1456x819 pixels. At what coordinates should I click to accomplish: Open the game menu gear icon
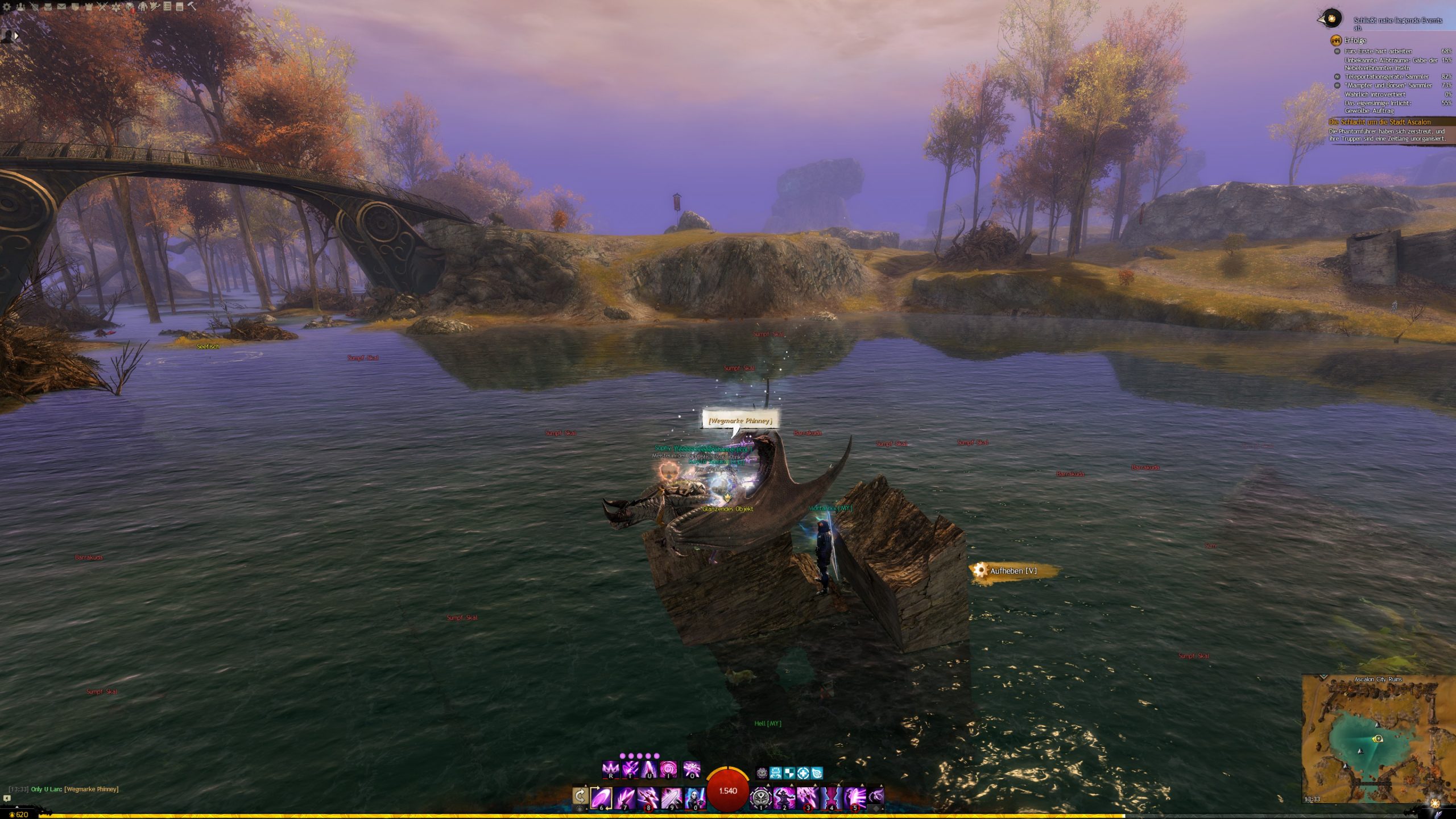[x=7, y=7]
